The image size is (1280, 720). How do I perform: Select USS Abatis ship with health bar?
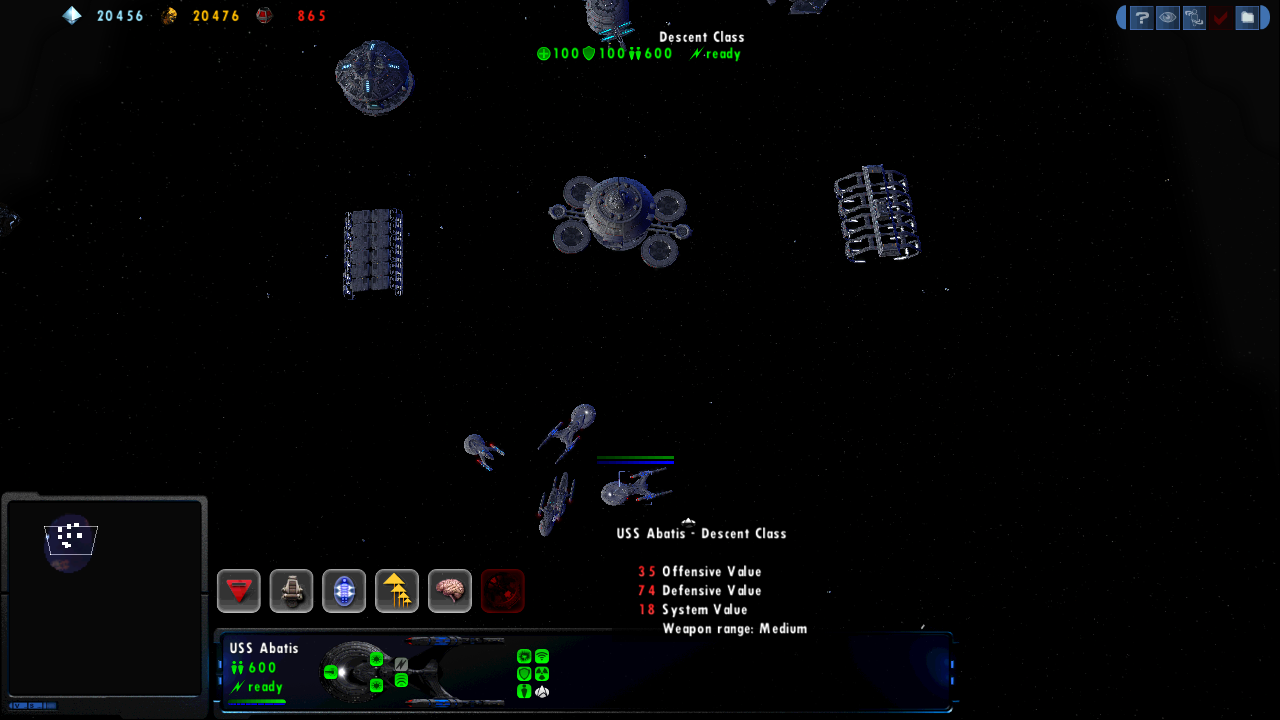pyautogui.click(x=635, y=487)
